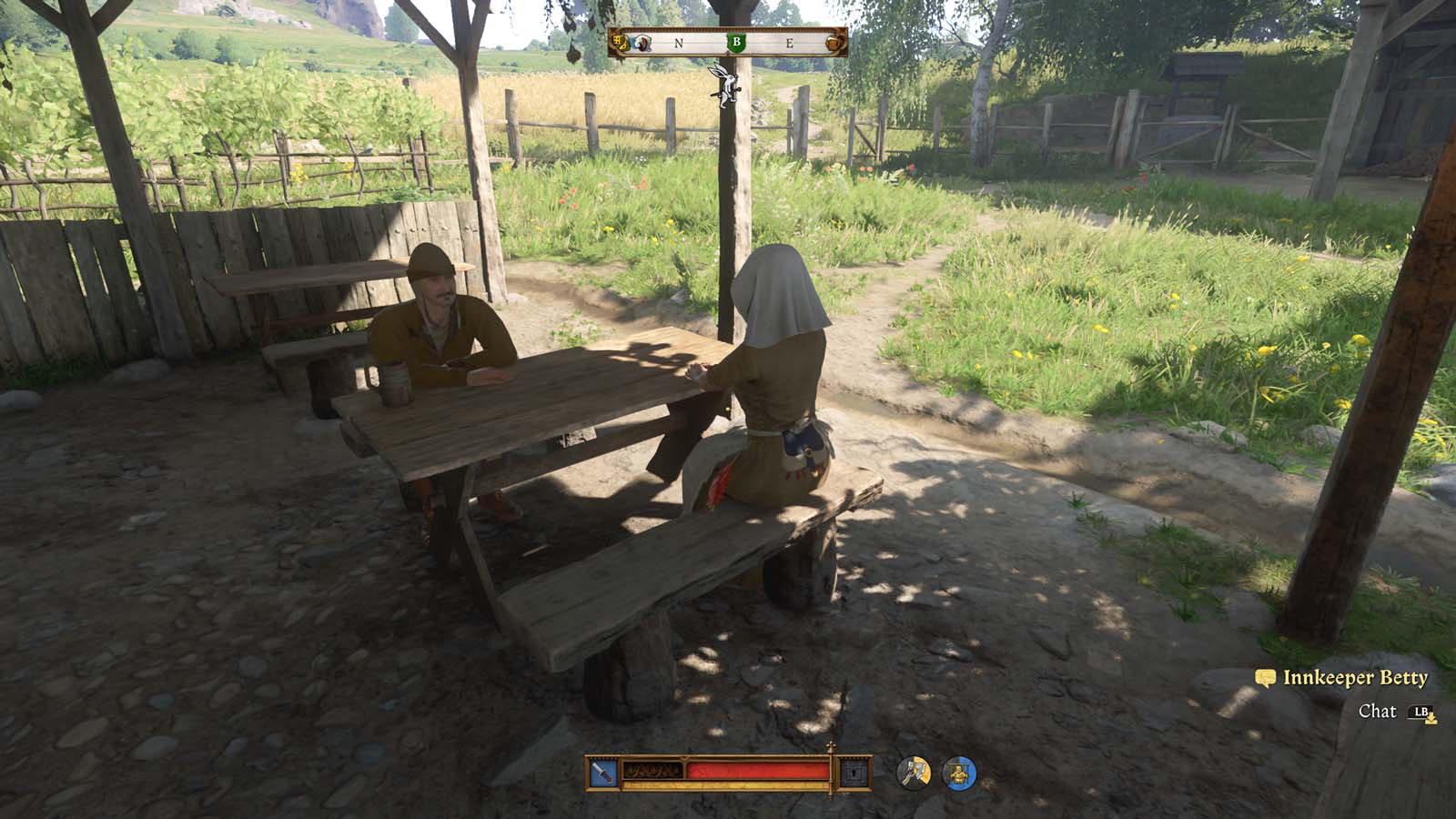Click the keyhole lock icon right of the stamina bar
The height and width of the screenshot is (819, 1456).
point(853,772)
